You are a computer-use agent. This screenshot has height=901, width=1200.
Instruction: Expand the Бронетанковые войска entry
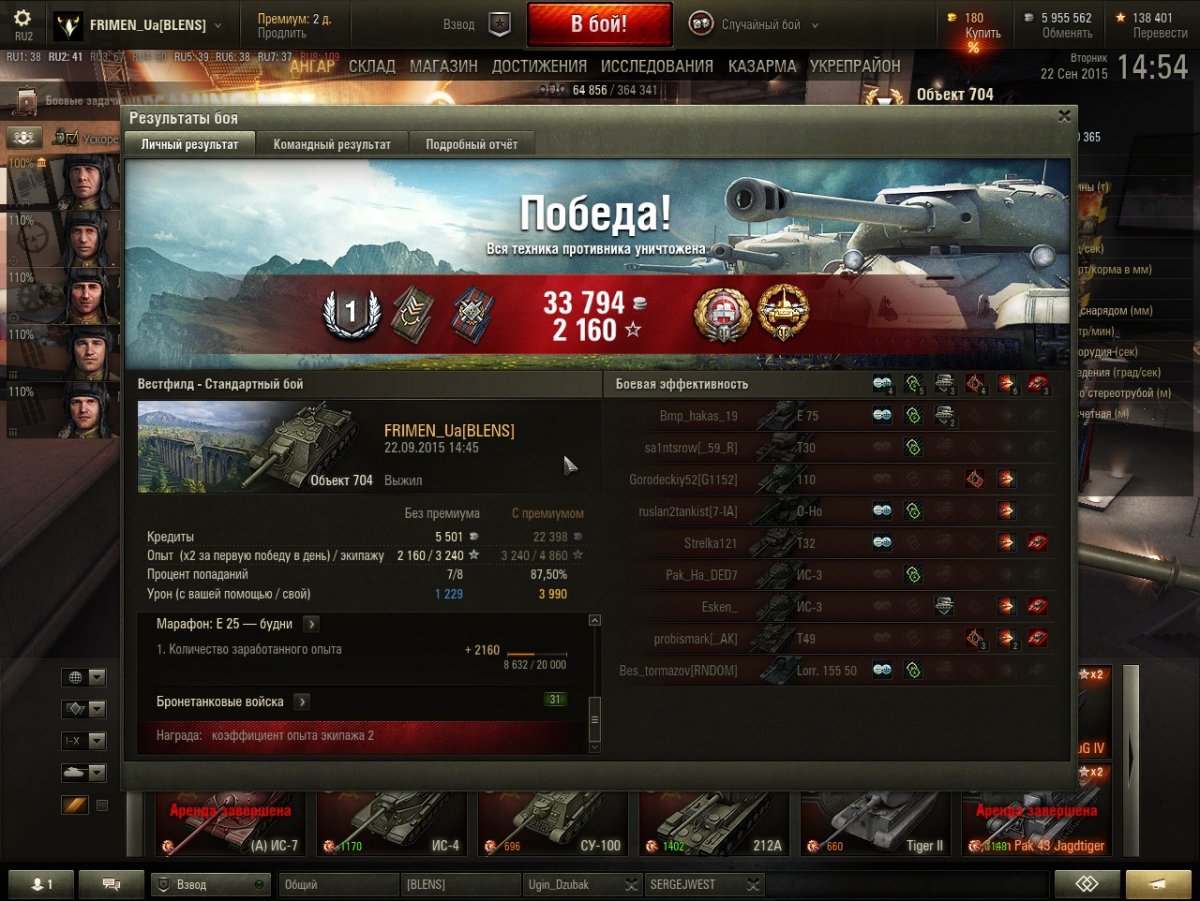pos(301,702)
